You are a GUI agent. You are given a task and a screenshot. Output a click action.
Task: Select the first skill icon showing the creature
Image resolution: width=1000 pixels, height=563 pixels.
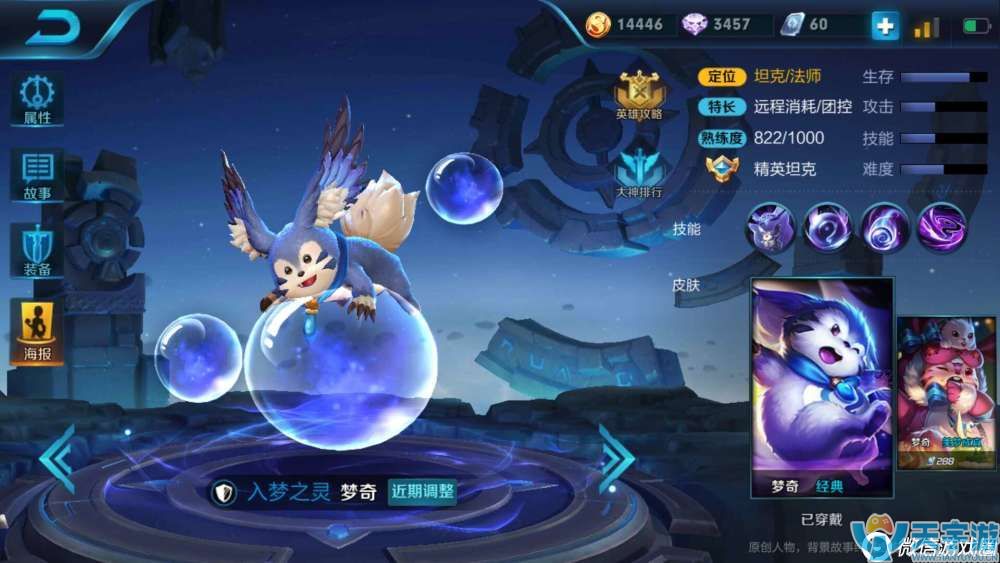[770, 227]
